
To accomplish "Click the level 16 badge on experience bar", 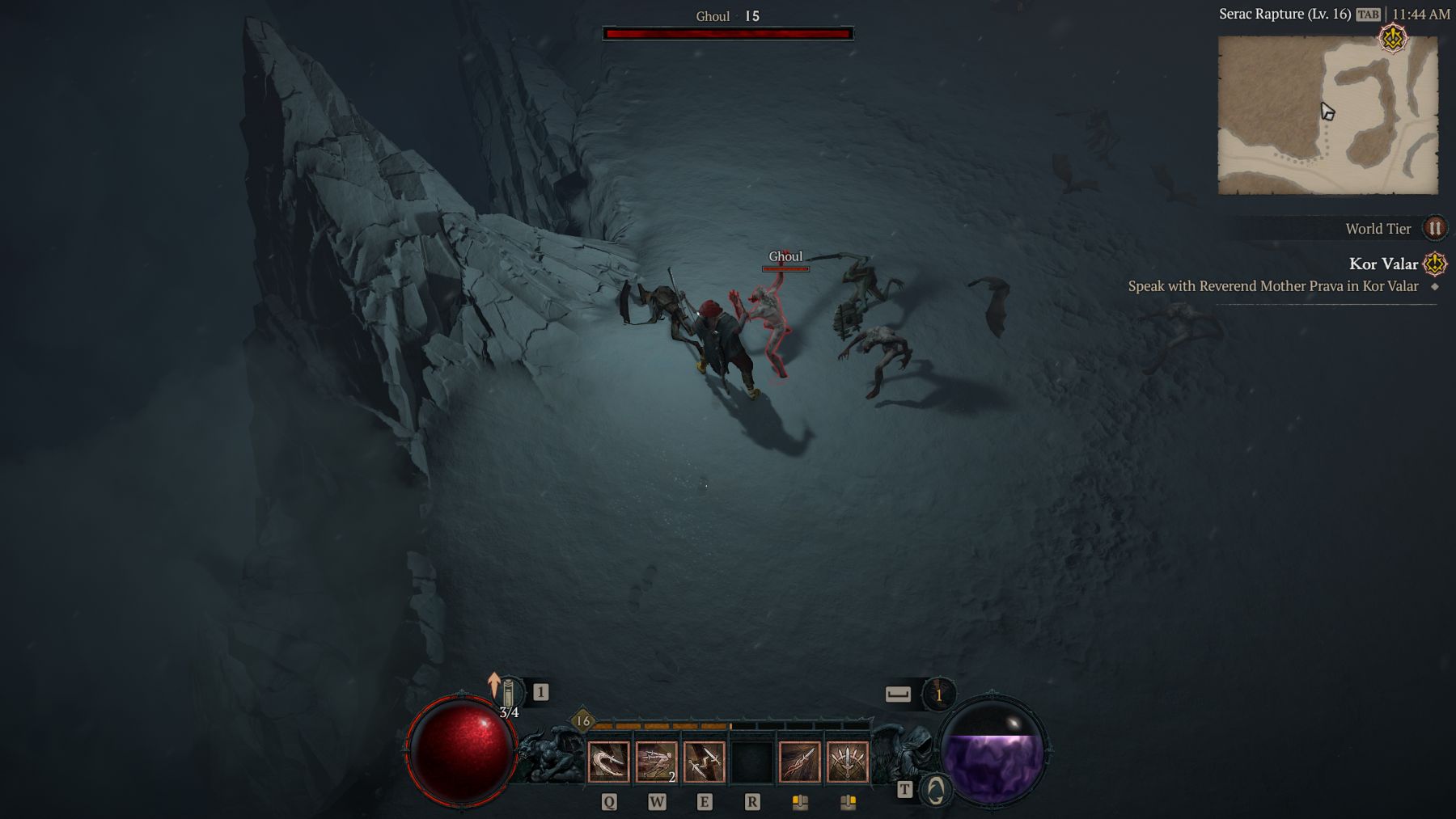I will (x=582, y=720).
